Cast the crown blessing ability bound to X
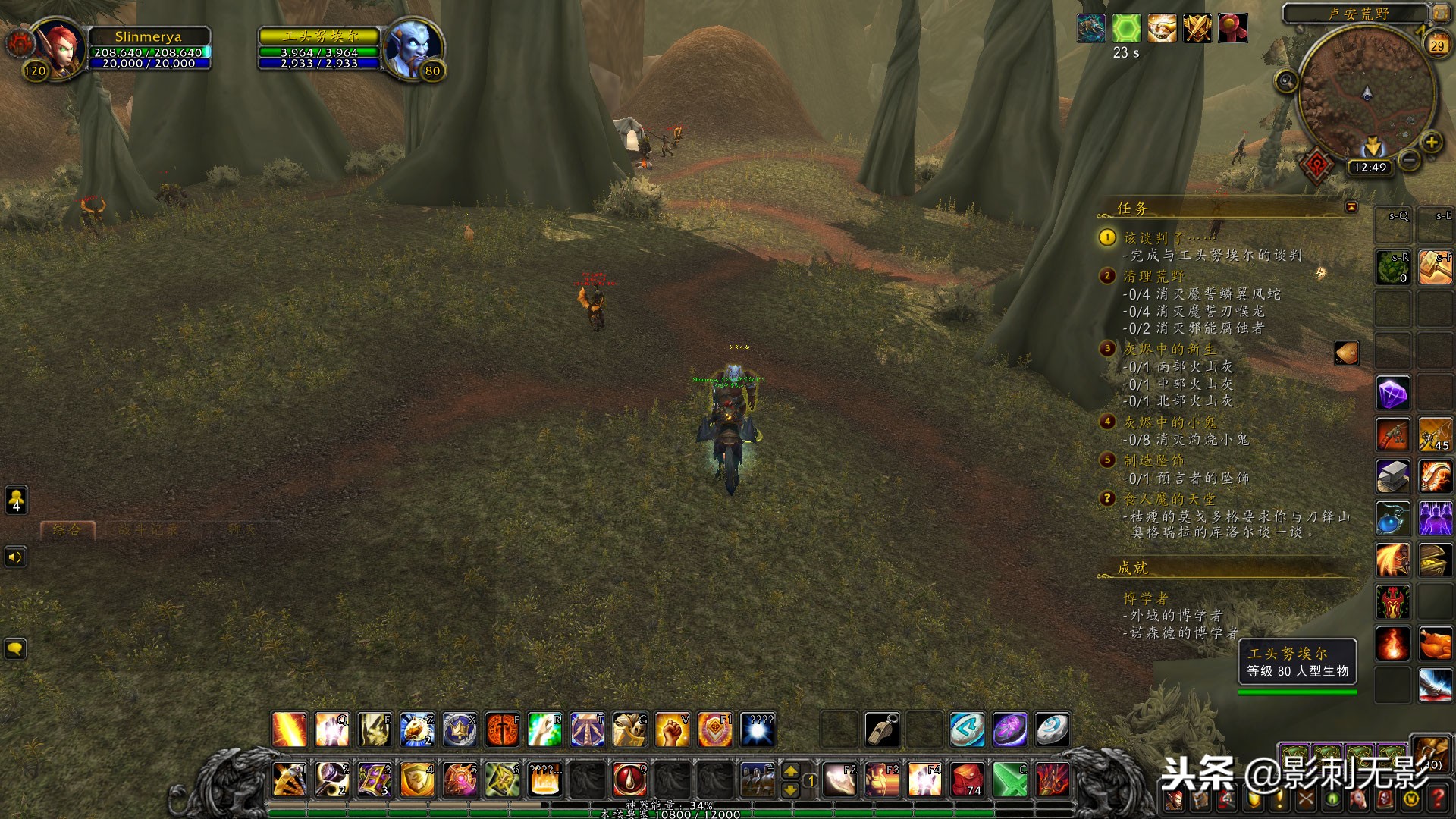This screenshot has width=1456, height=819. (460, 730)
